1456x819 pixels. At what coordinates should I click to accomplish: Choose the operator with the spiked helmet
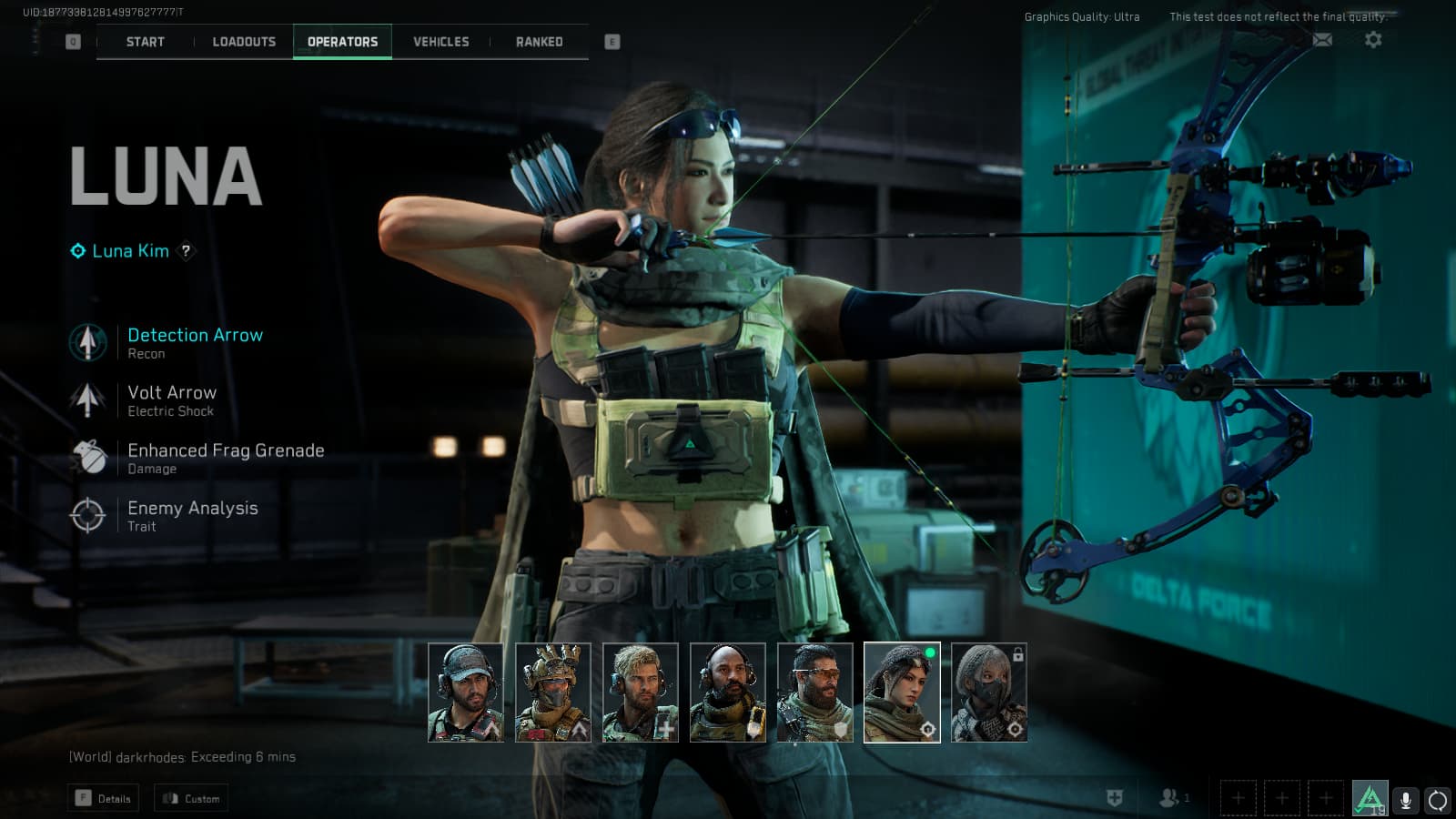point(552,693)
